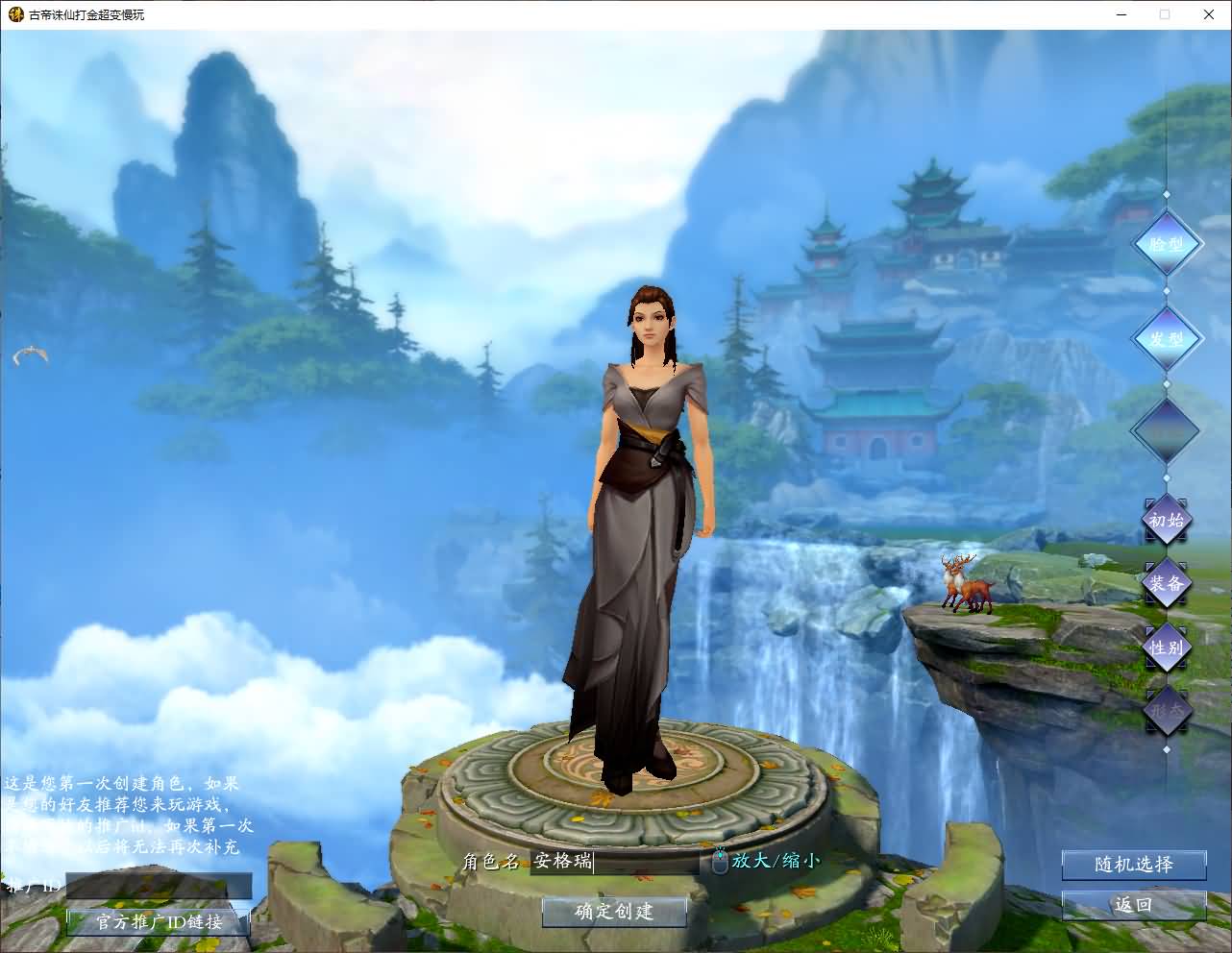Image resolution: width=1232 pixels, height=953 pixels.
Task: Click 返回 to go back
Action: click(x=1134, y=904)
